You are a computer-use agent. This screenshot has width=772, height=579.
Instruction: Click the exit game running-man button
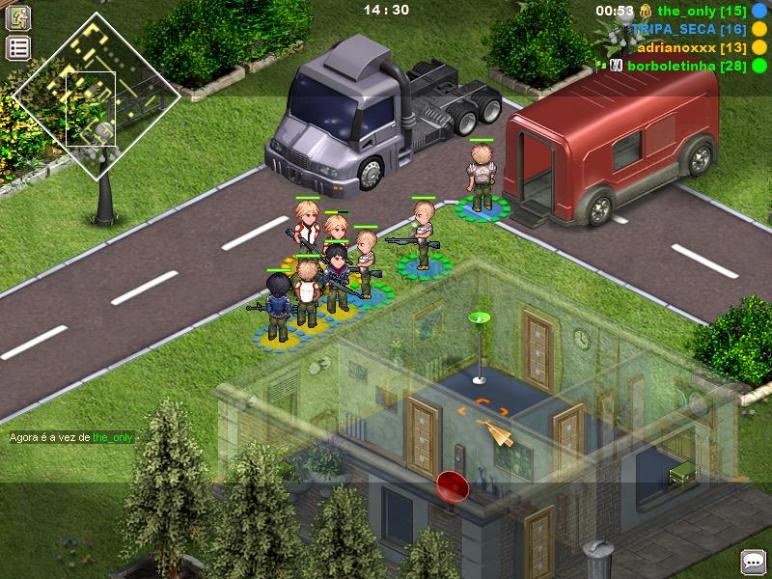[18, 17]
